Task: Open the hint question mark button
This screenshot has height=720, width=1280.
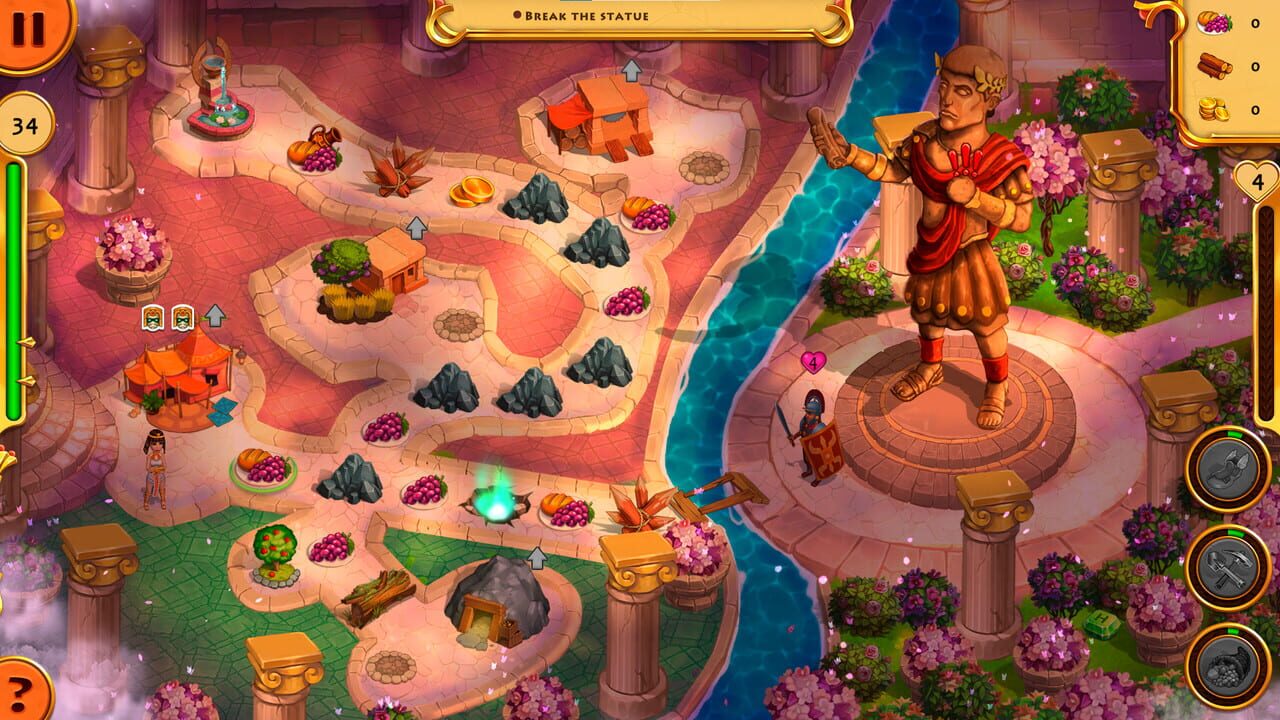Action: click(x=20, y=696)
